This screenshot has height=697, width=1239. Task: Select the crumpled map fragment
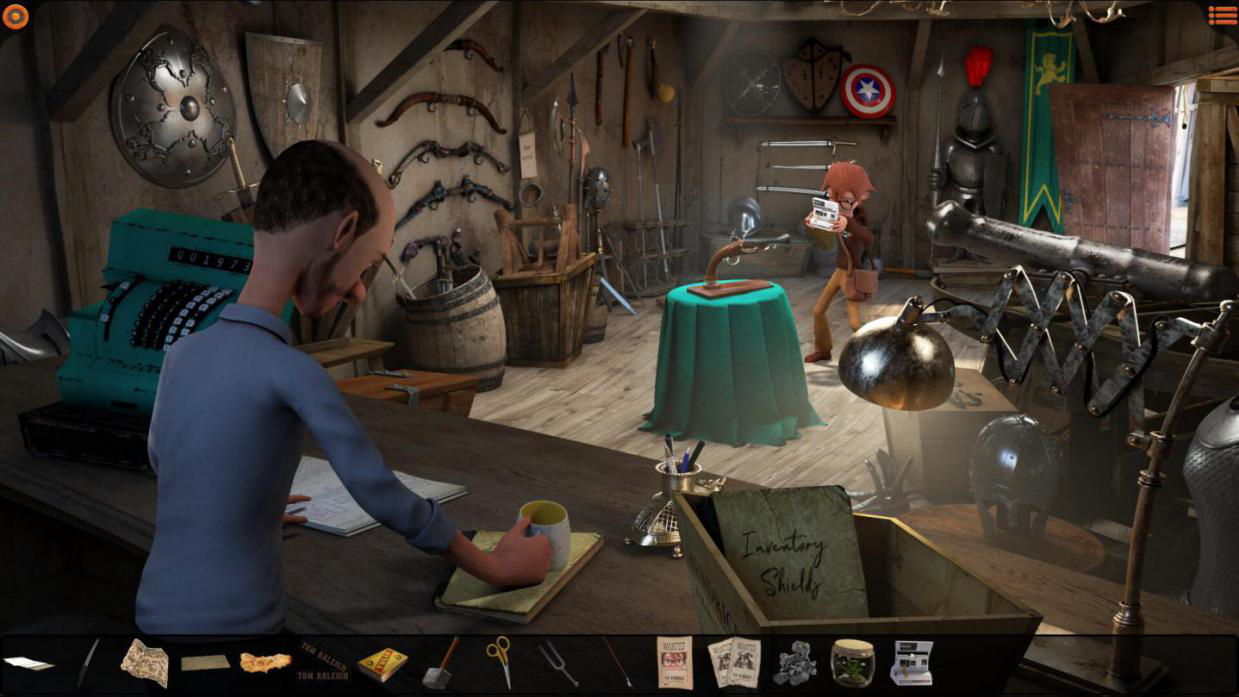click(x=145, y=662)
